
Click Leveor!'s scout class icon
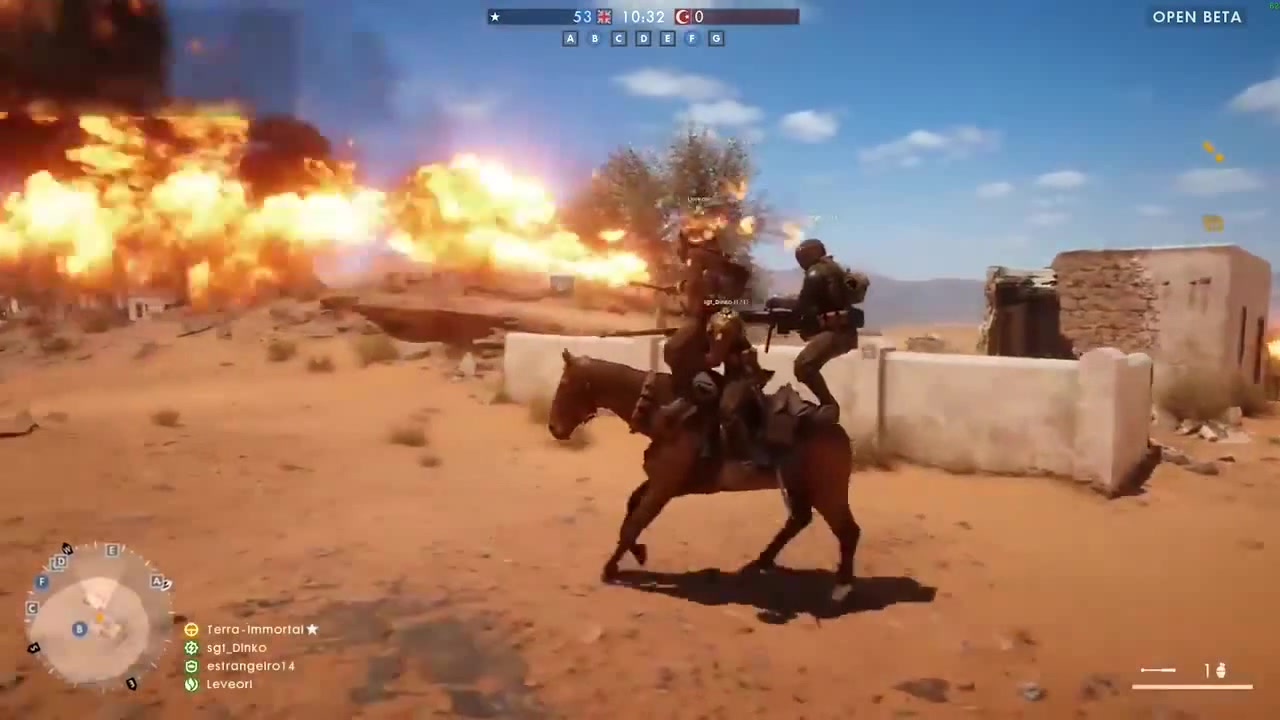tap(191, 684)
